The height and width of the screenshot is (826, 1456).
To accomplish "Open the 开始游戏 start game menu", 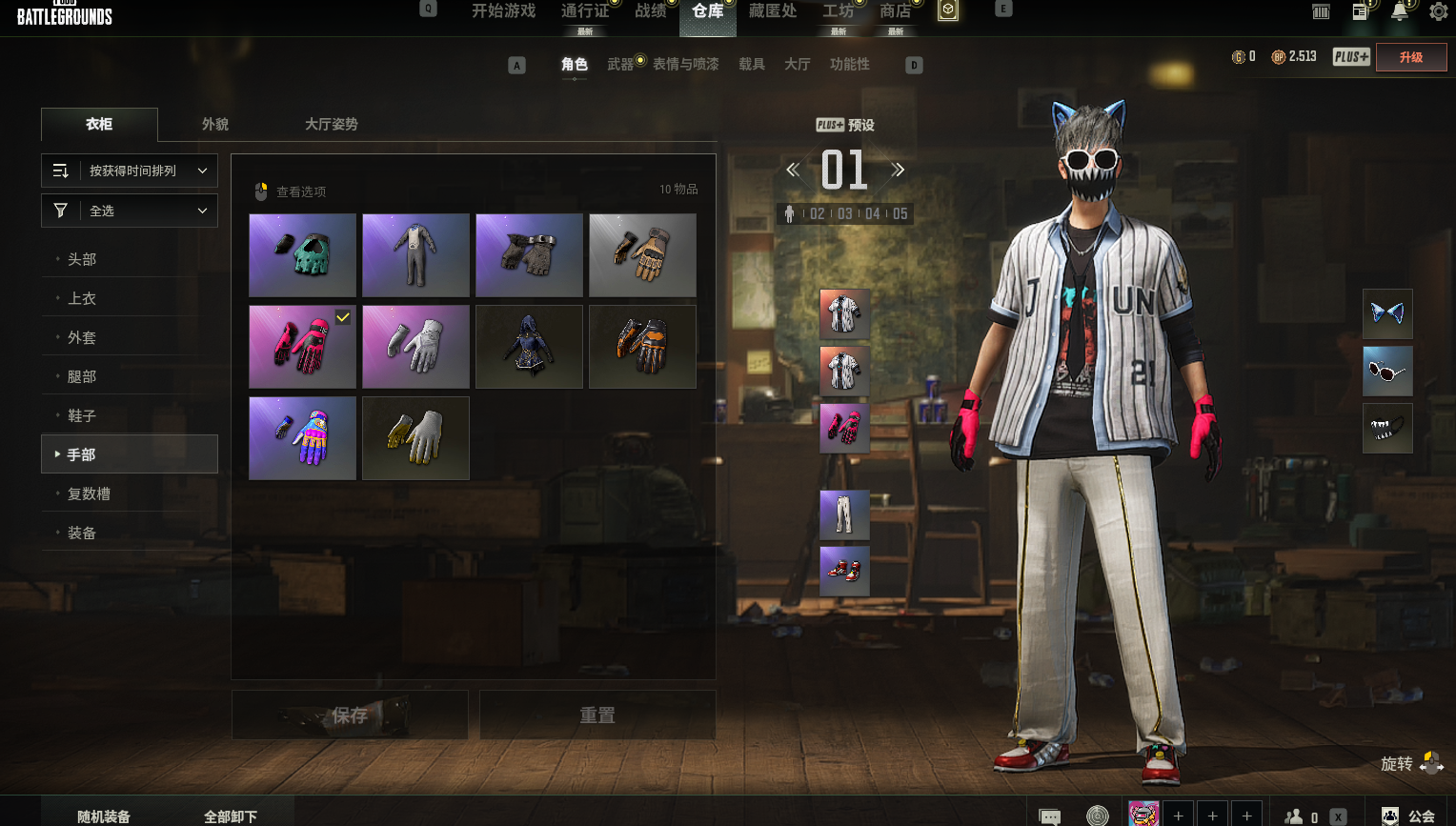I will click(503, 11).
